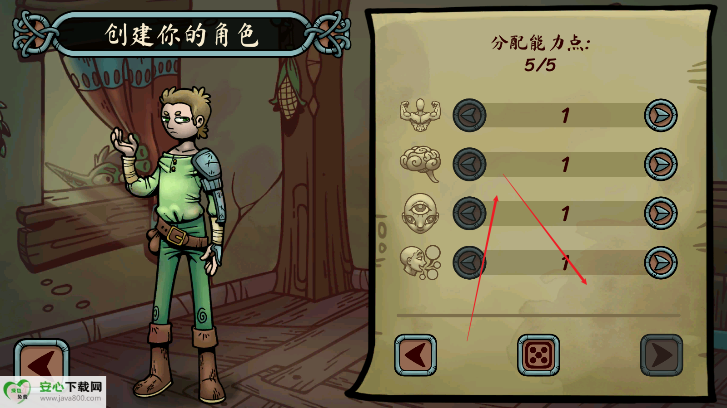Increase the strength (muscle) attribute
The width and height of the screenshot is (727, 408).
pos(659,115)
